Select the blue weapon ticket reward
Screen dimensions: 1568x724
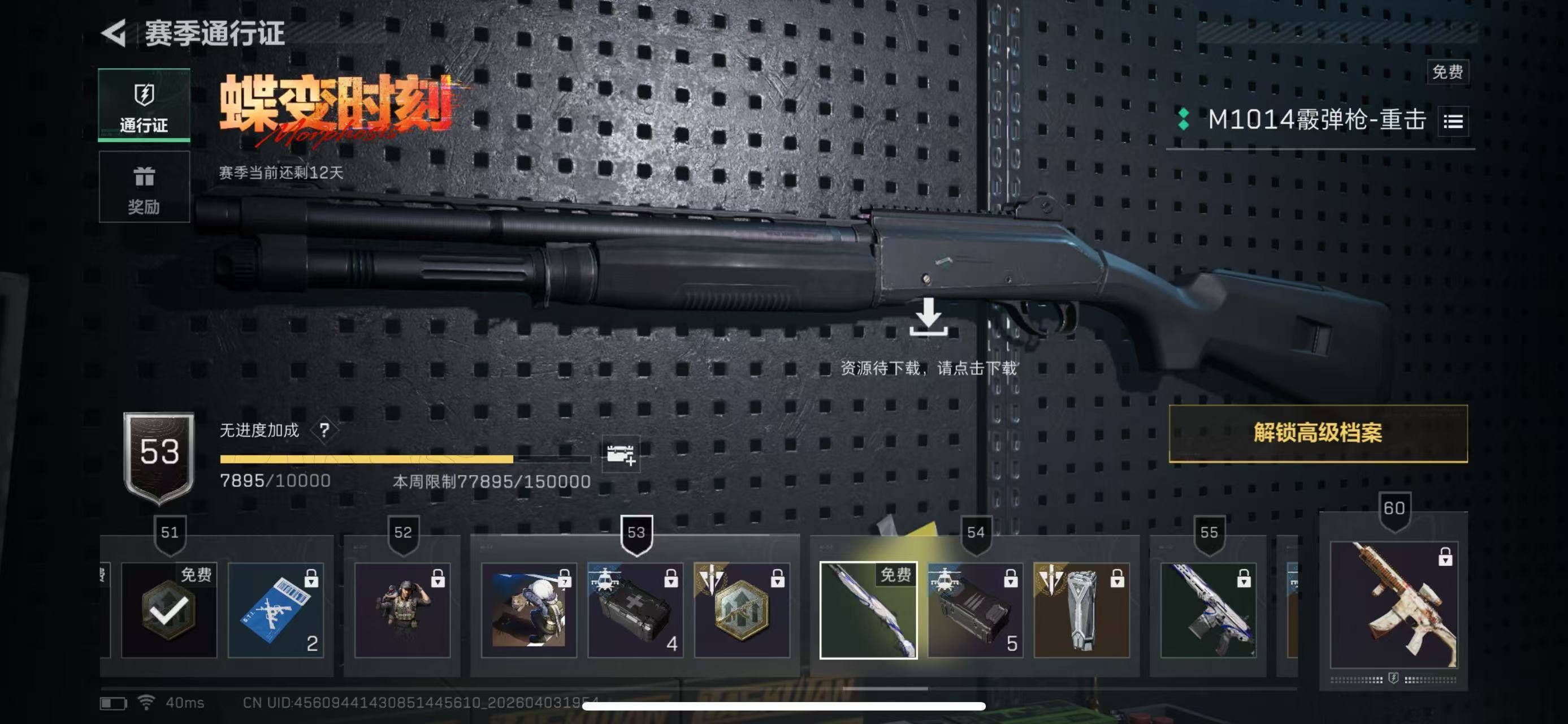276,610
